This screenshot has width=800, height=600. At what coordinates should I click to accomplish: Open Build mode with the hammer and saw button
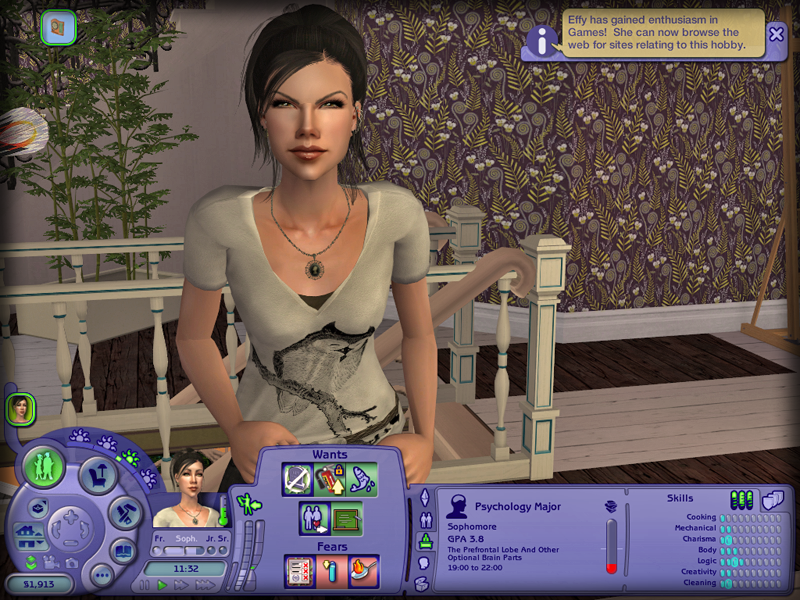[125, 513]
